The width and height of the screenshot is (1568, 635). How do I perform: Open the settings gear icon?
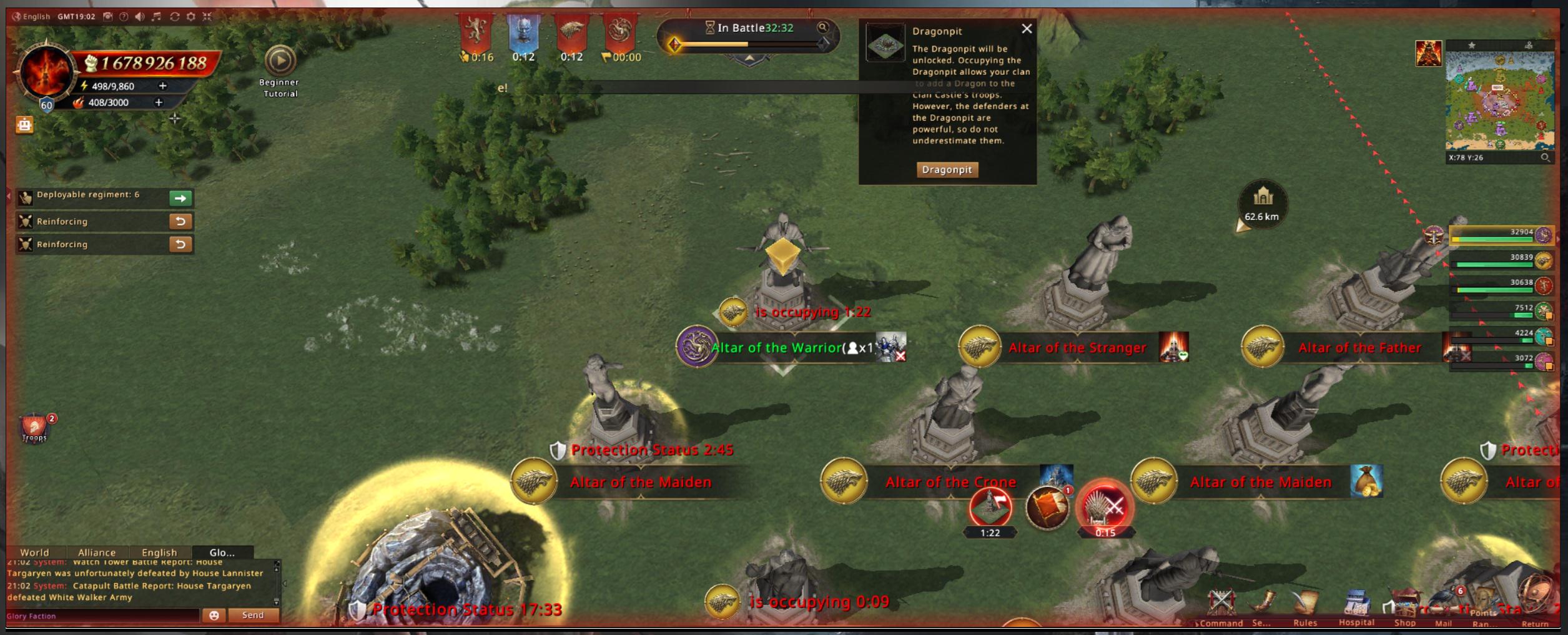(191, 17)
